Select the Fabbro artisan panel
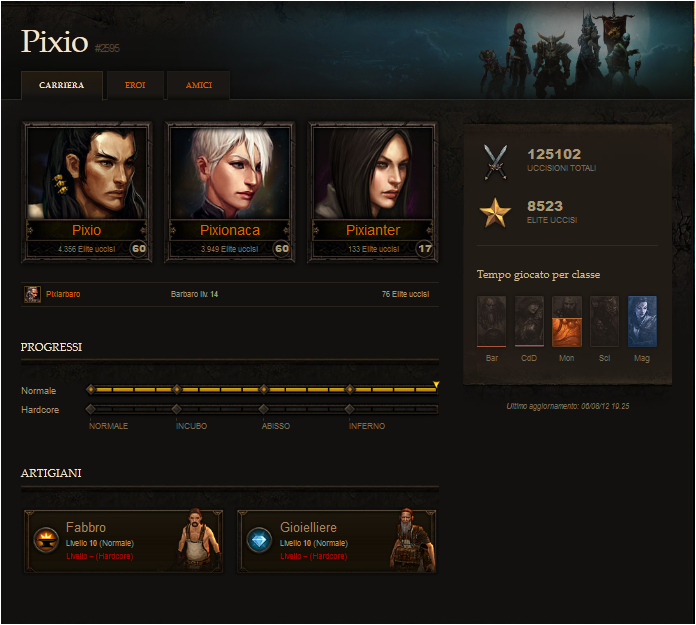The width and height of the screenshot is (696, 625). (123, 541)
